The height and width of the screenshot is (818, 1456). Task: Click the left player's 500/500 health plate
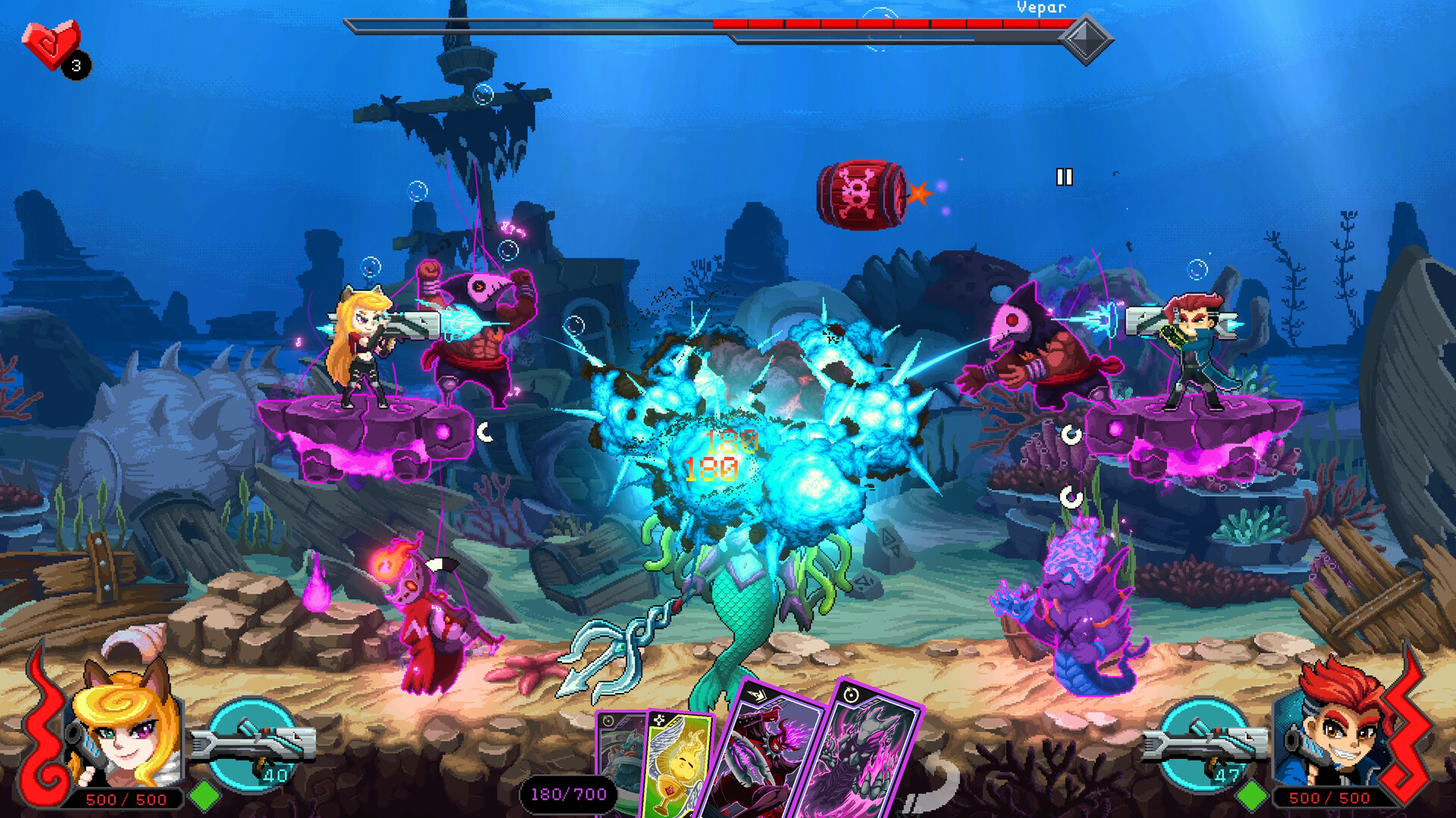point(127,798)
